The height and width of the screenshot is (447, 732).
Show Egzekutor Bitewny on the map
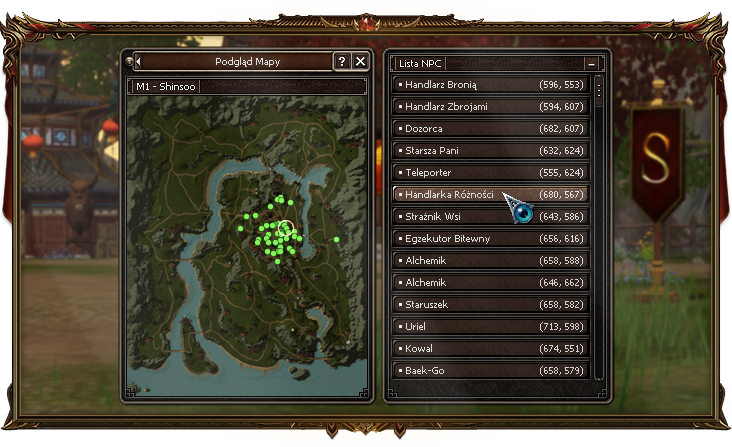(x=491, y=239)
